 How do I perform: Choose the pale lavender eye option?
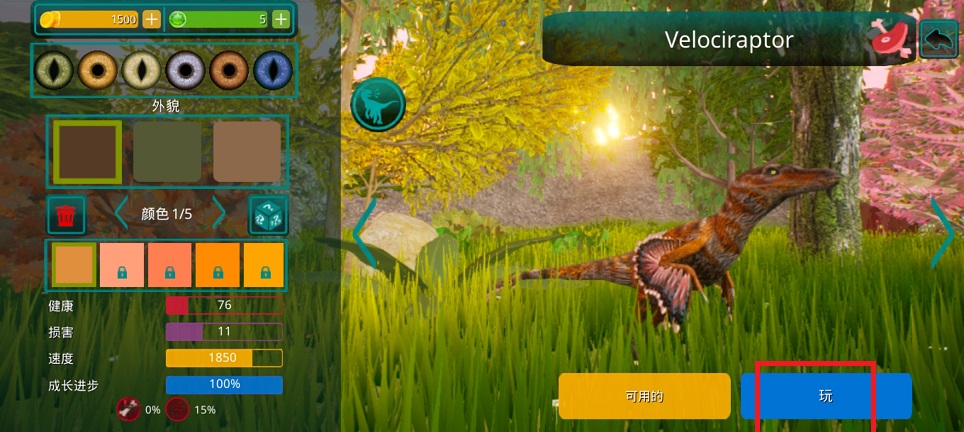(x=185, y=70)
